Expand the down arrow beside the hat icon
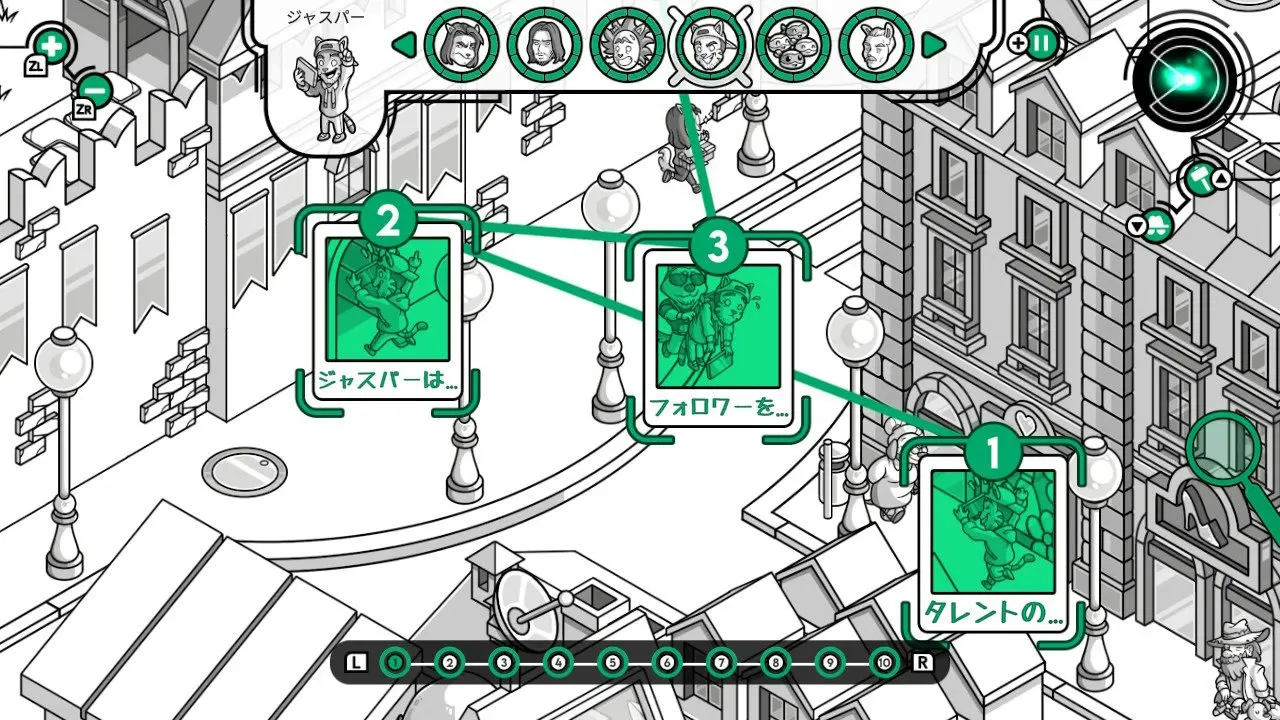The width and height of the screenshot is (1280, 720). click(x=1137, y=225)
